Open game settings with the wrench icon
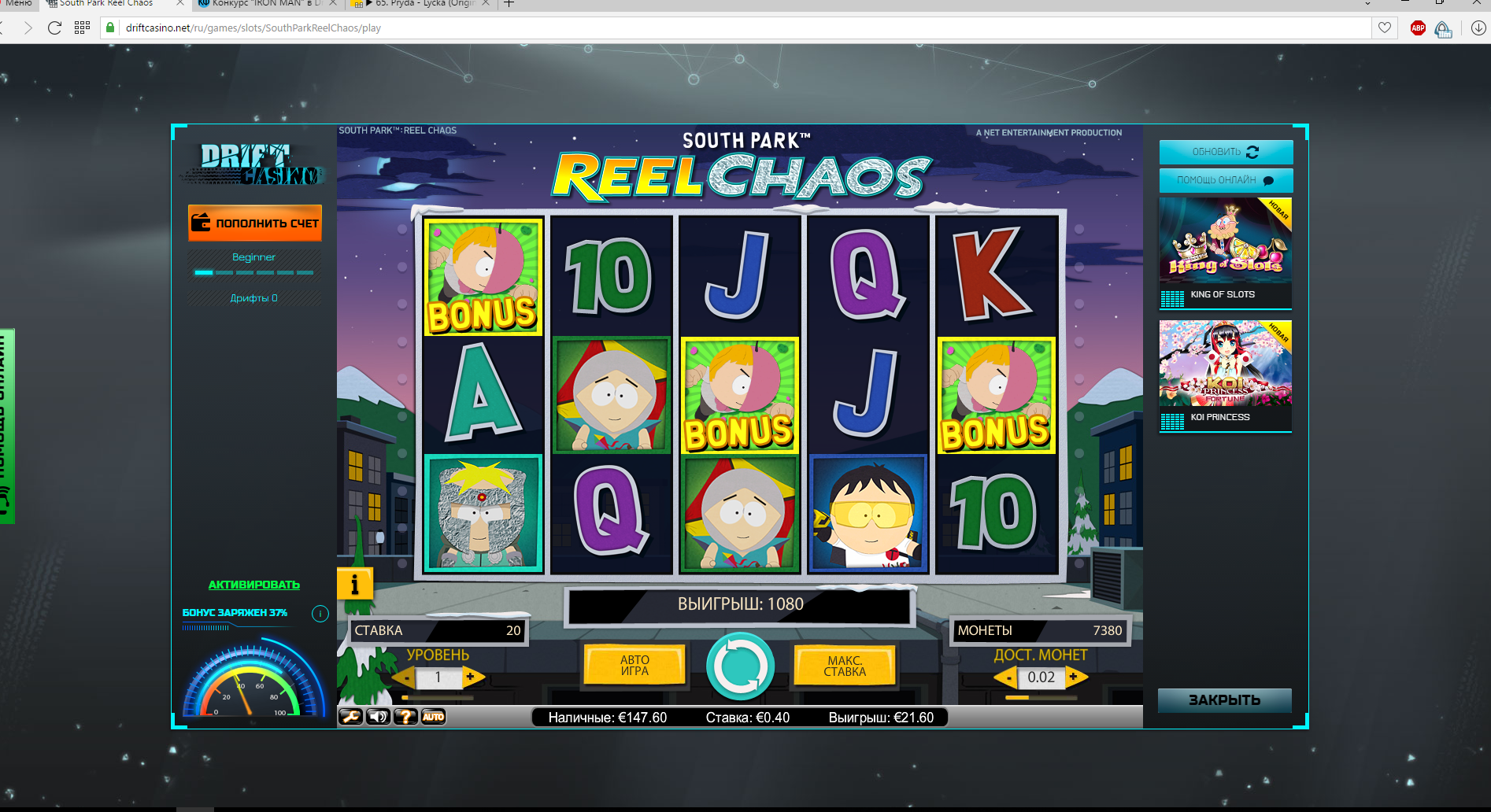Image resolution: width=1491 pixels, height=812 pixels. (350, 717)
